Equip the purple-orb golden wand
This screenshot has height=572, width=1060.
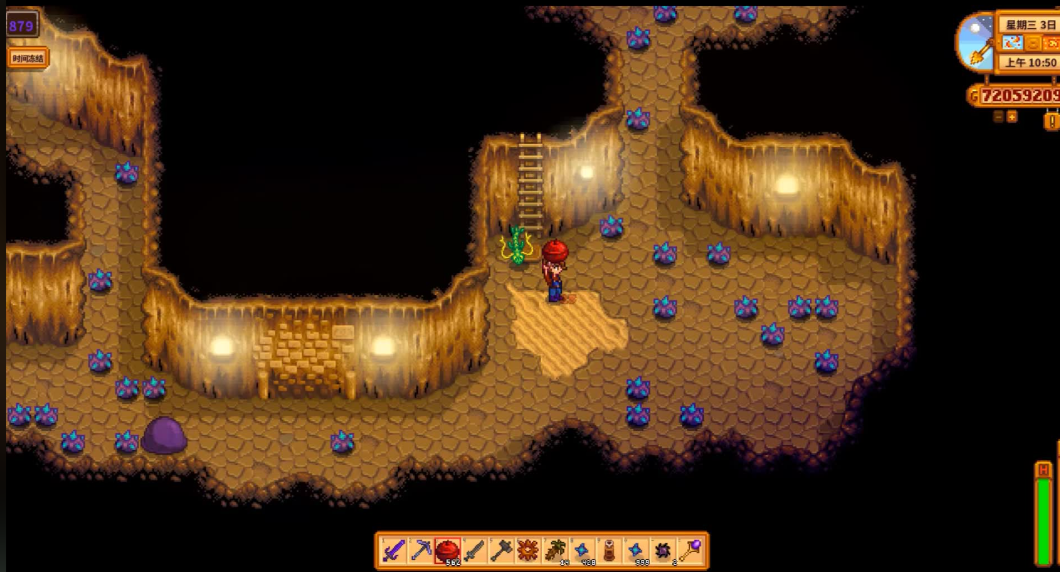coord(690,551)
